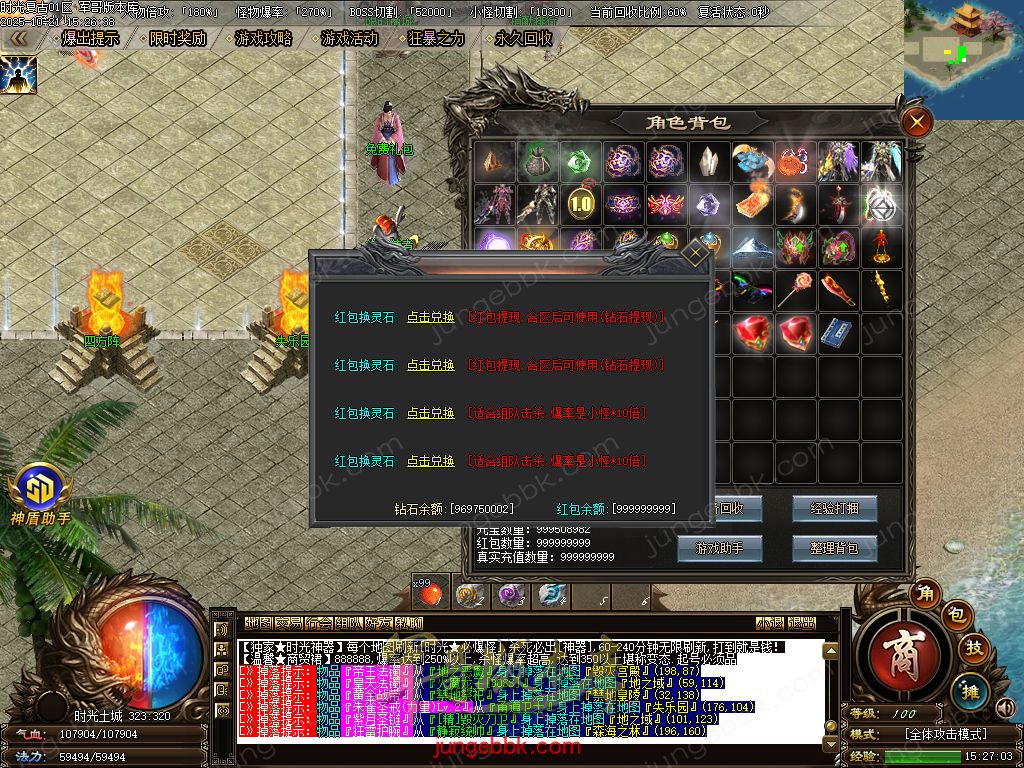
Task: Collapse the top menu bar with the arrow button
Action: coord(18,38)
